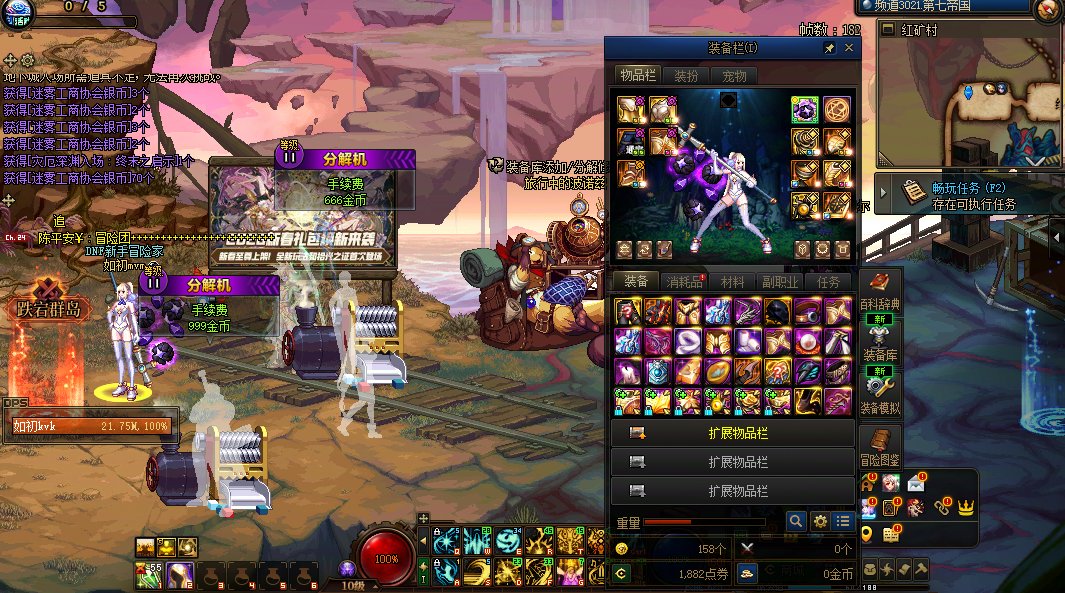This screenshot has height=593, width=1065.
Task: Close the equipment inventory window
Action: click(x=849, y=48)
